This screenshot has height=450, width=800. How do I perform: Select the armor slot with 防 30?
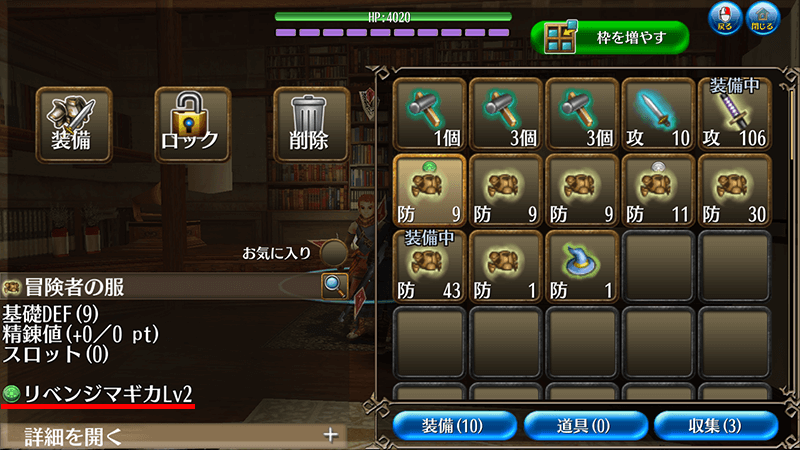point(733,189)
